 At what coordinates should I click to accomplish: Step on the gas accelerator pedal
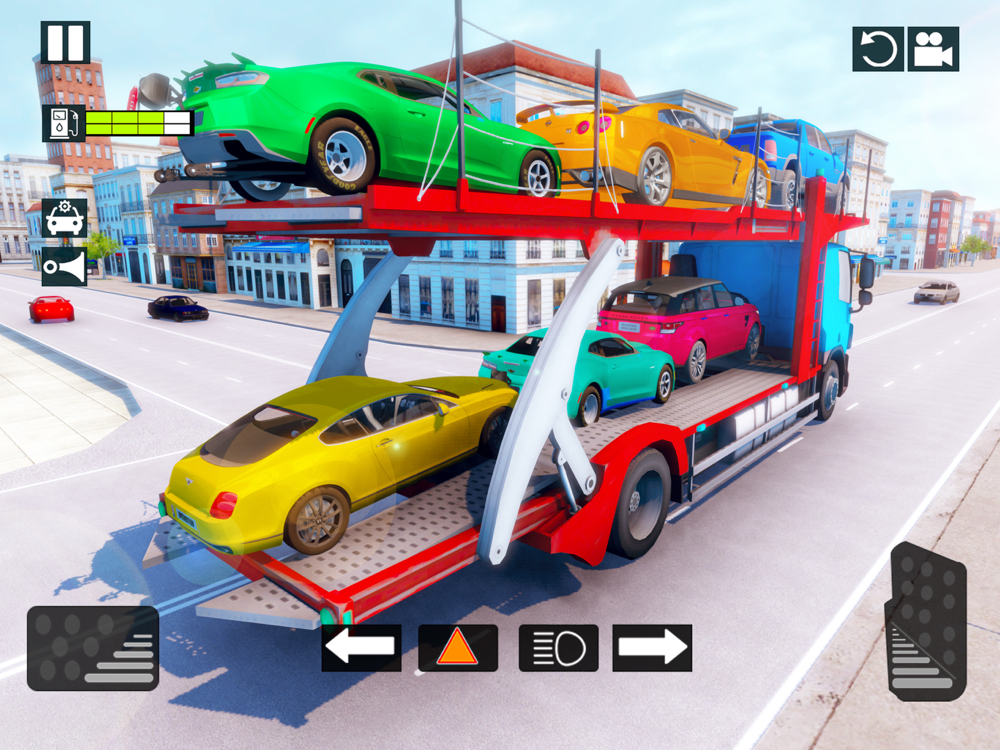(927, 620)
